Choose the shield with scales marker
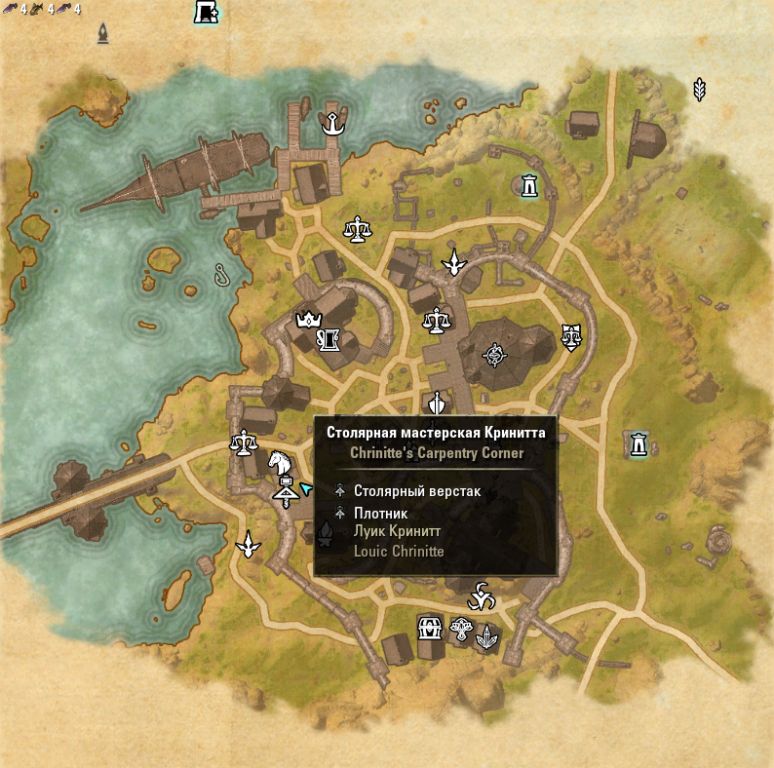The width and height of the screenshot is (774, 768). (571, 335)
